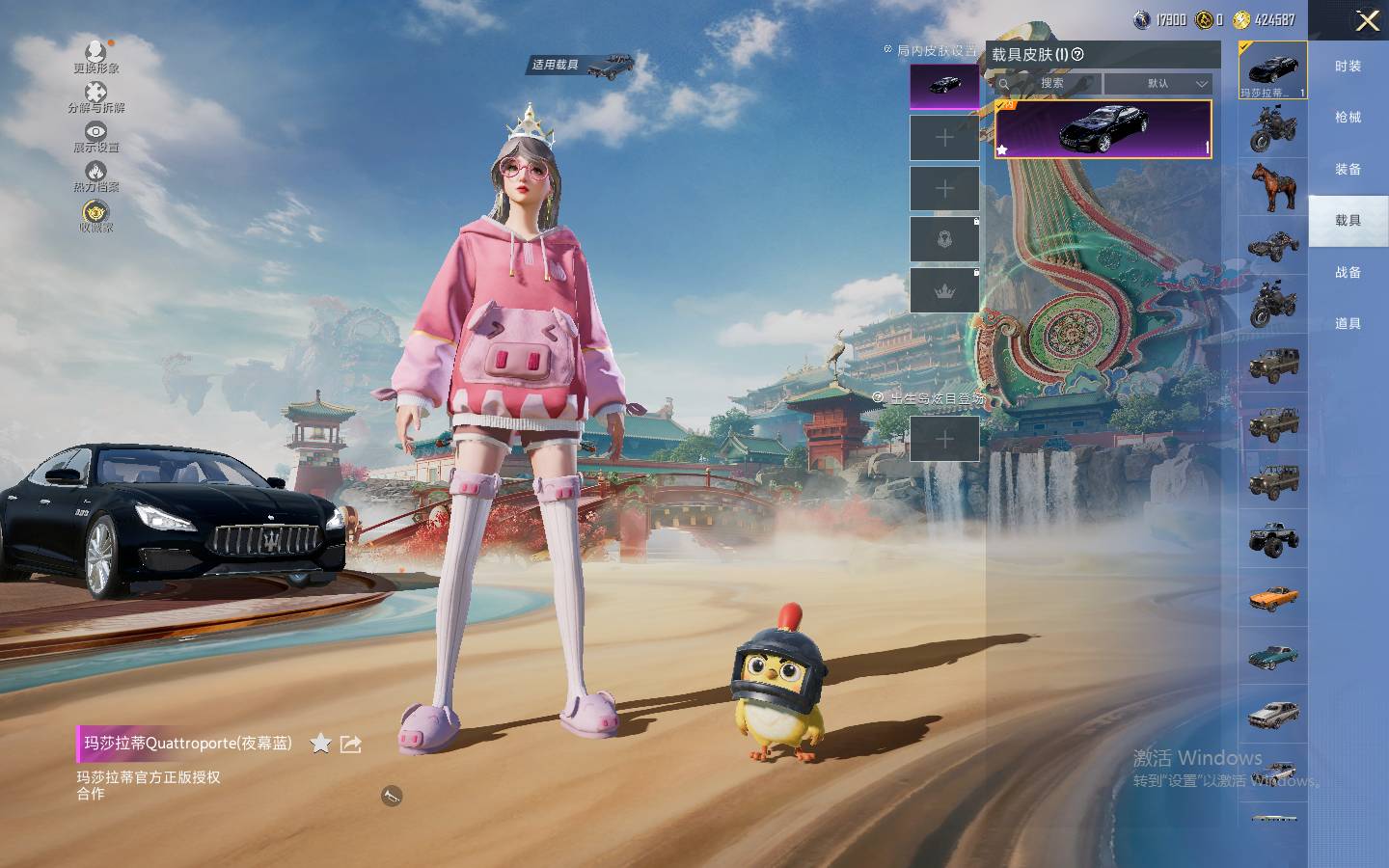The image size is (1389, 868).
Task: Open 分解与拆解 dismantle option
Action: point(95,96)
